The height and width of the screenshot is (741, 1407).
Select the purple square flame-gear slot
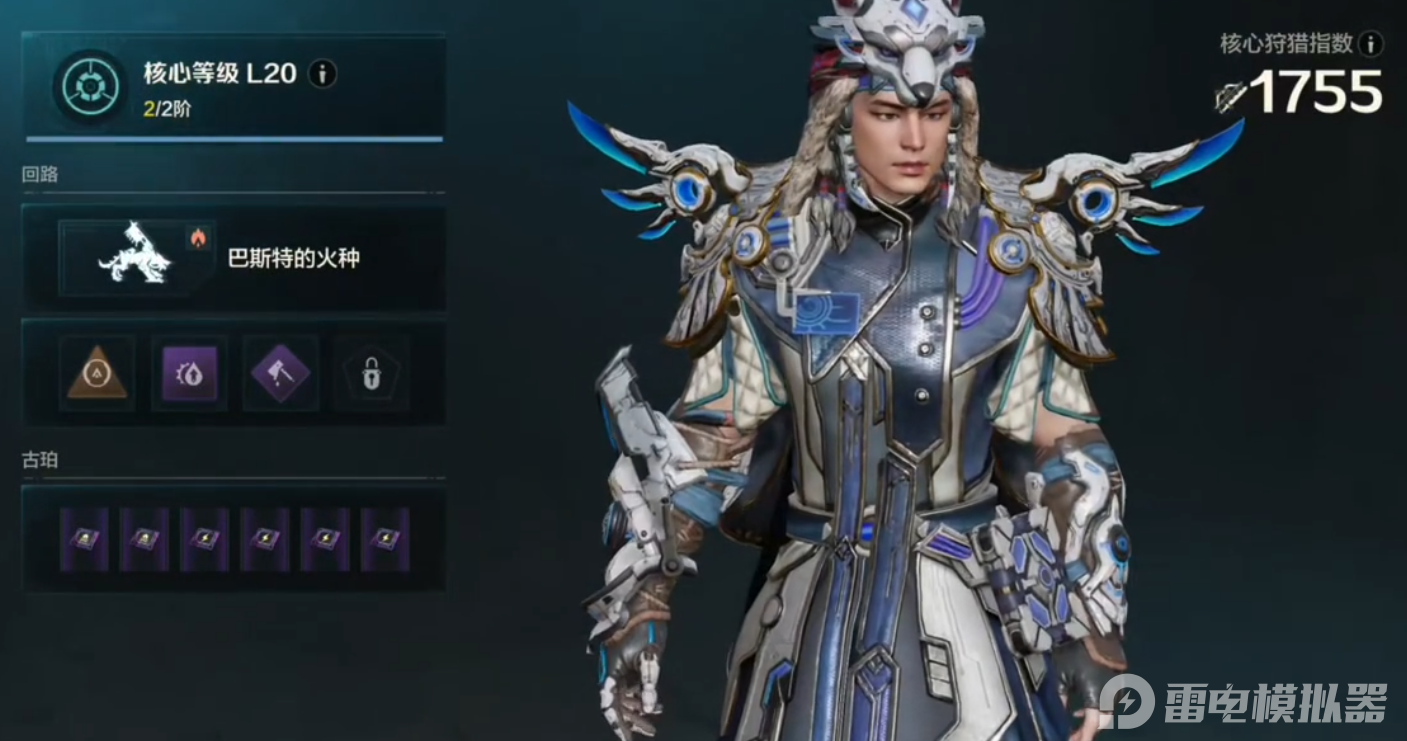coord(189,374)
